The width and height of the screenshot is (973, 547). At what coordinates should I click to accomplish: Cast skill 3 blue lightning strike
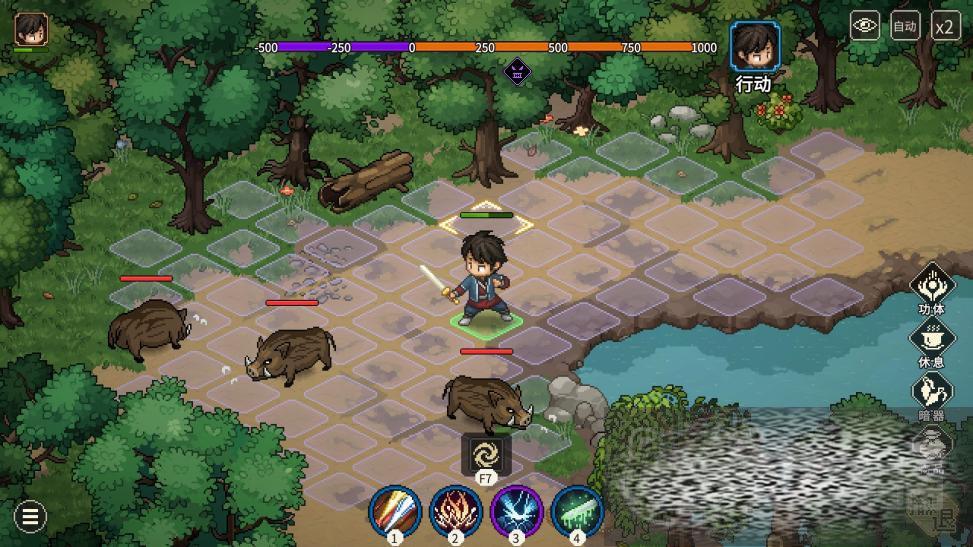click(516, 511)
